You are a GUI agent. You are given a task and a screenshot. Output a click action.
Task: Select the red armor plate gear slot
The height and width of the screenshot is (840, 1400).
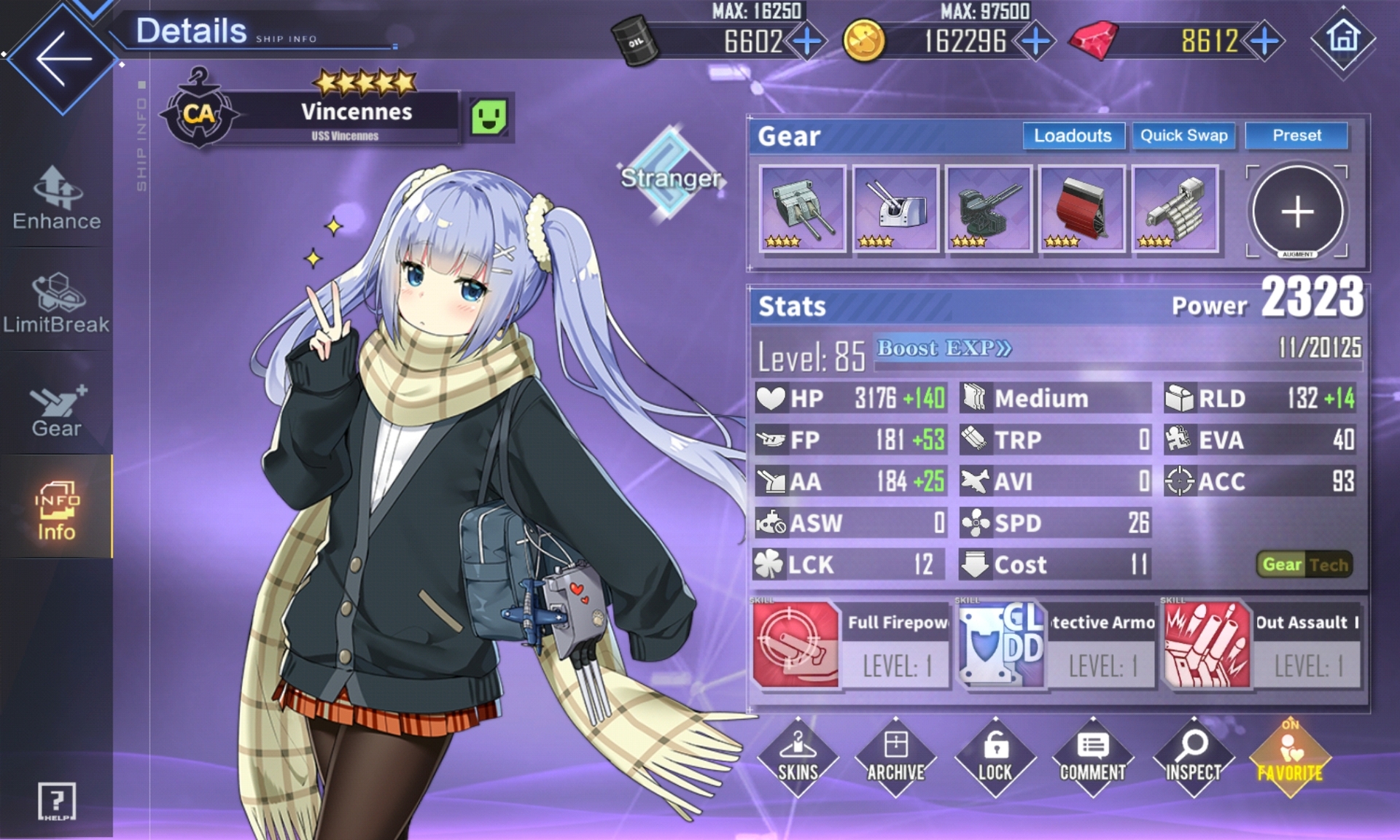pos(1082,209)
